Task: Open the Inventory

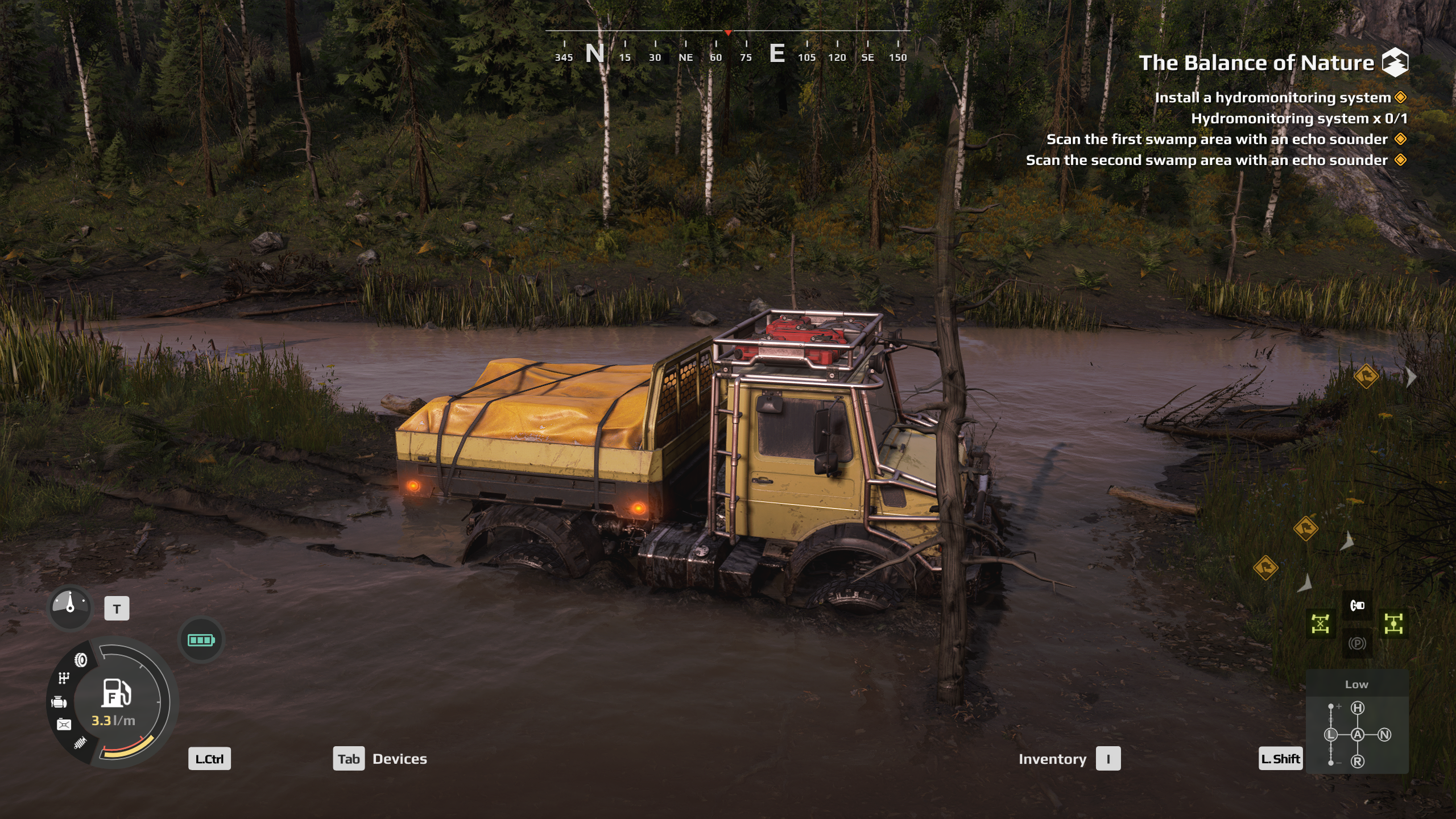Action: click(1069, 759)
